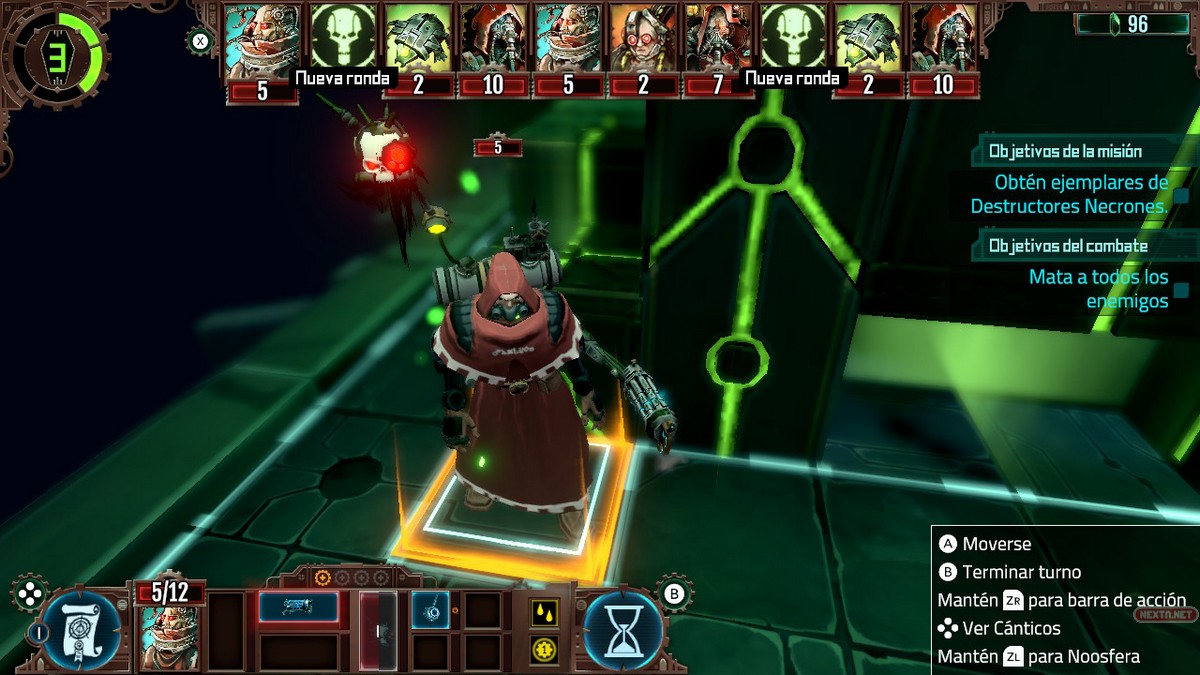Viewport: 1200px width, 675px height.
Task: Activate the three yellow droplets icon
Action: pos(545,610)
